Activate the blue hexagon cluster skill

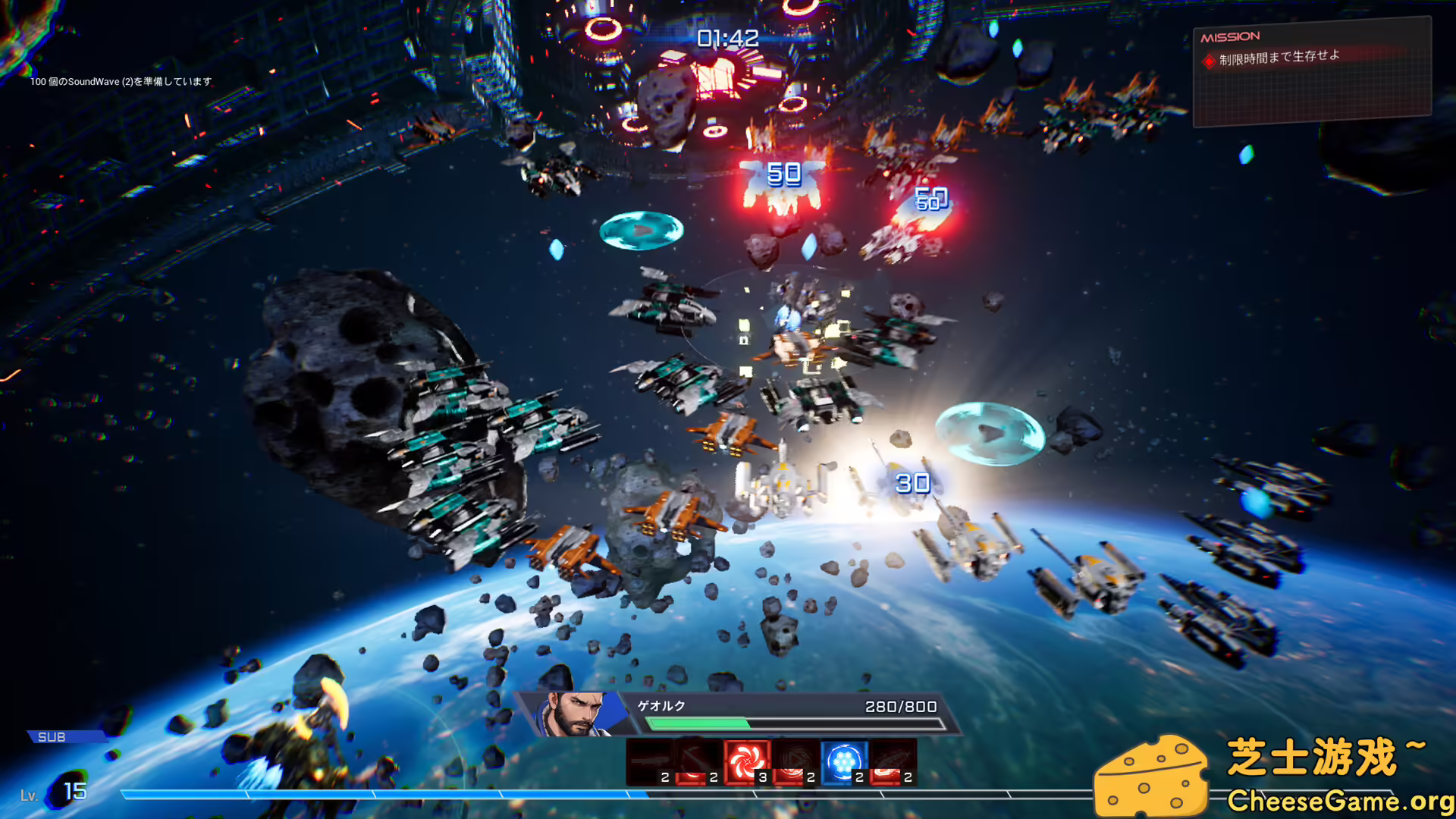843,761
